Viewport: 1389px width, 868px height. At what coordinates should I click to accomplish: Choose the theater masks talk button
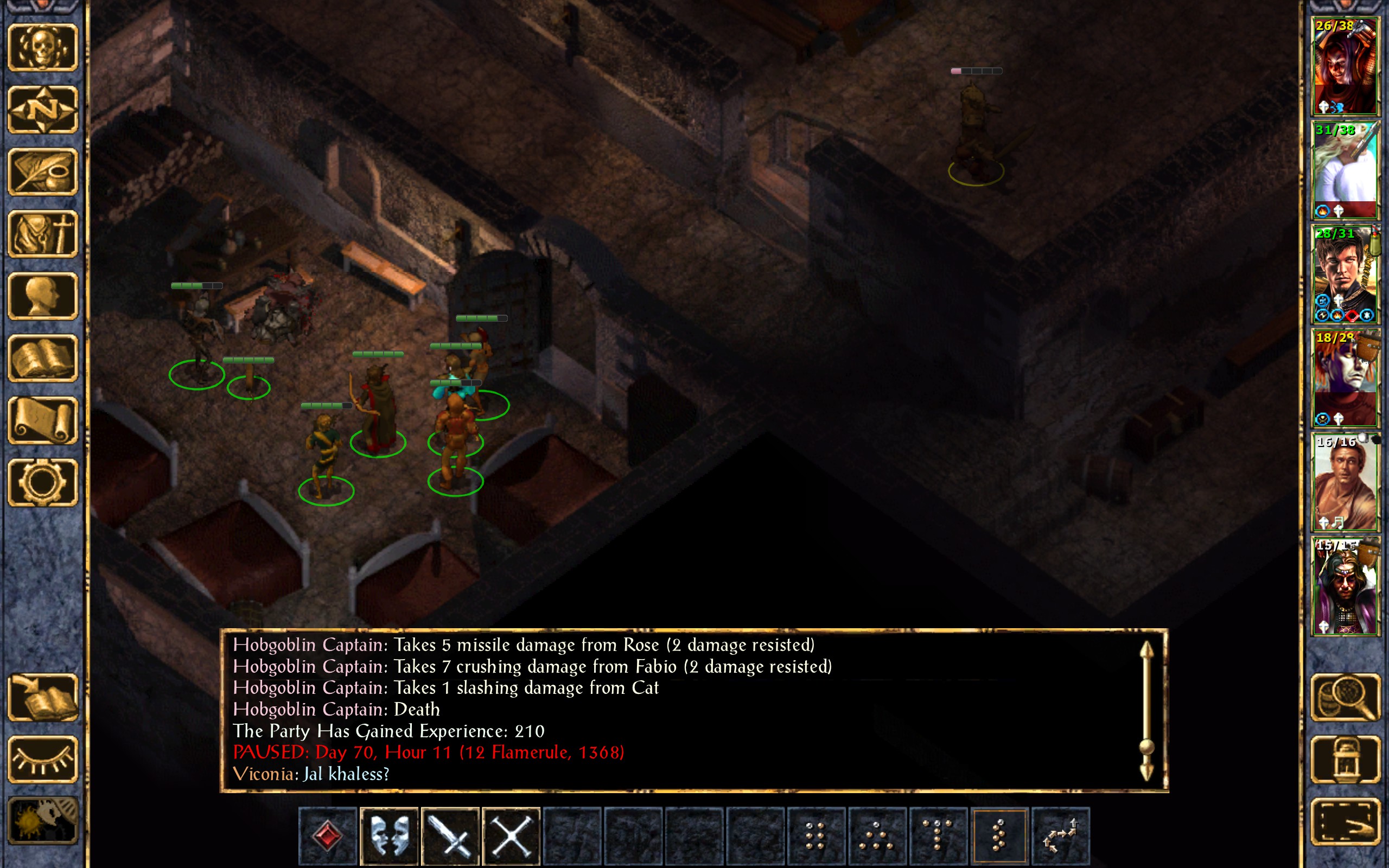pyautogui.click(x=389, y=835)
